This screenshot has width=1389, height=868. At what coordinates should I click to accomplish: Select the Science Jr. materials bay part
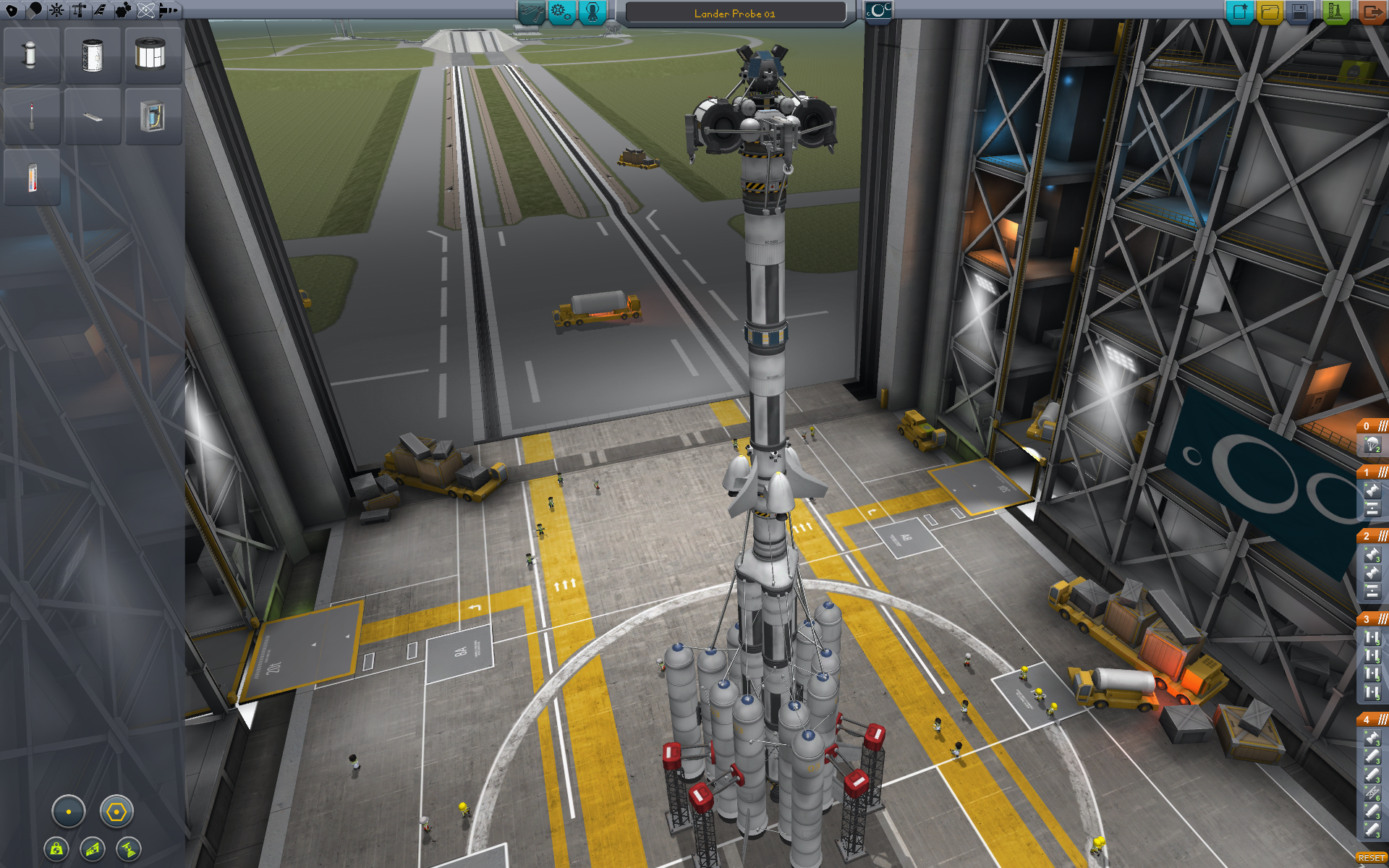(92, 55)
